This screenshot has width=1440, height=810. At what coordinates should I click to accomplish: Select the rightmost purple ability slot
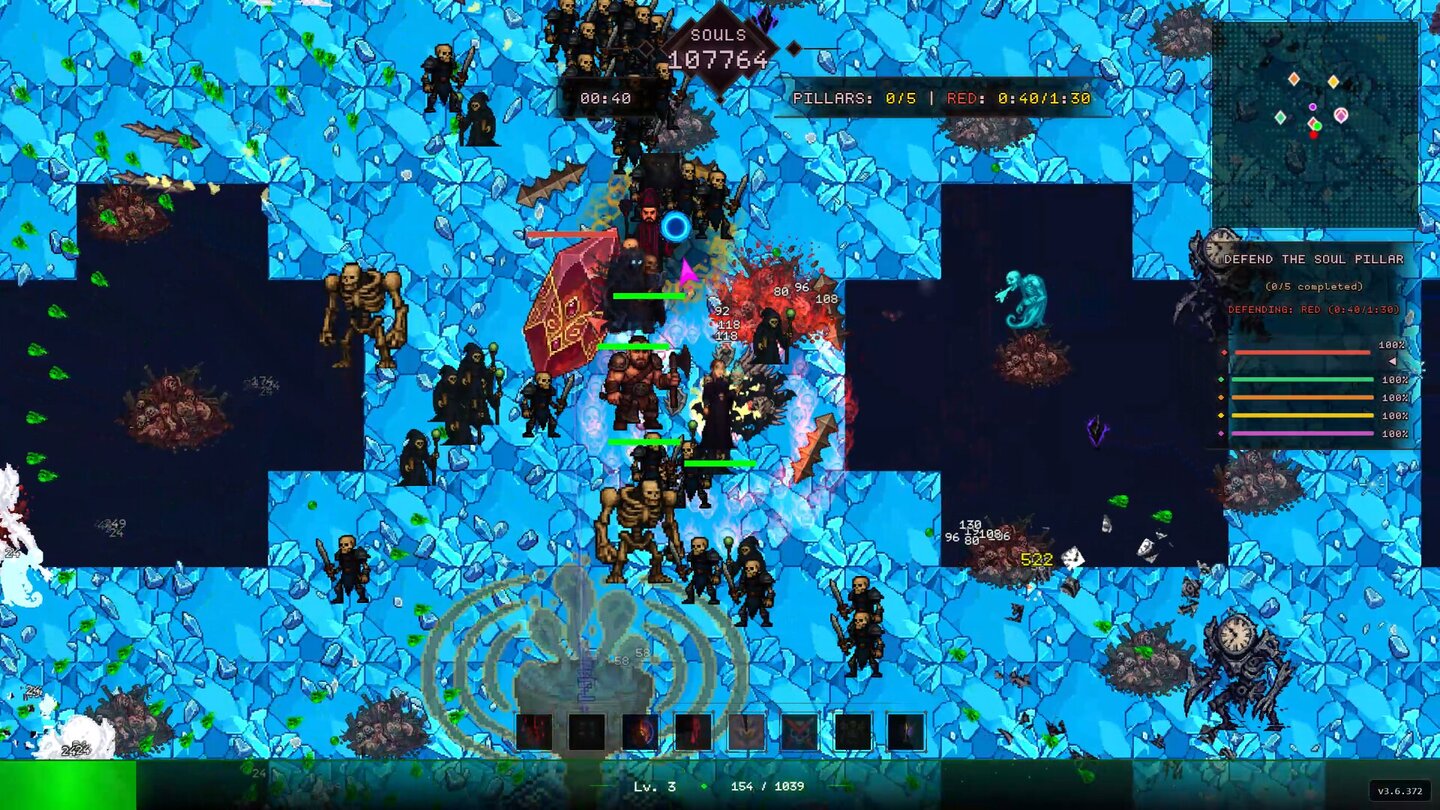tap(905, 730)
